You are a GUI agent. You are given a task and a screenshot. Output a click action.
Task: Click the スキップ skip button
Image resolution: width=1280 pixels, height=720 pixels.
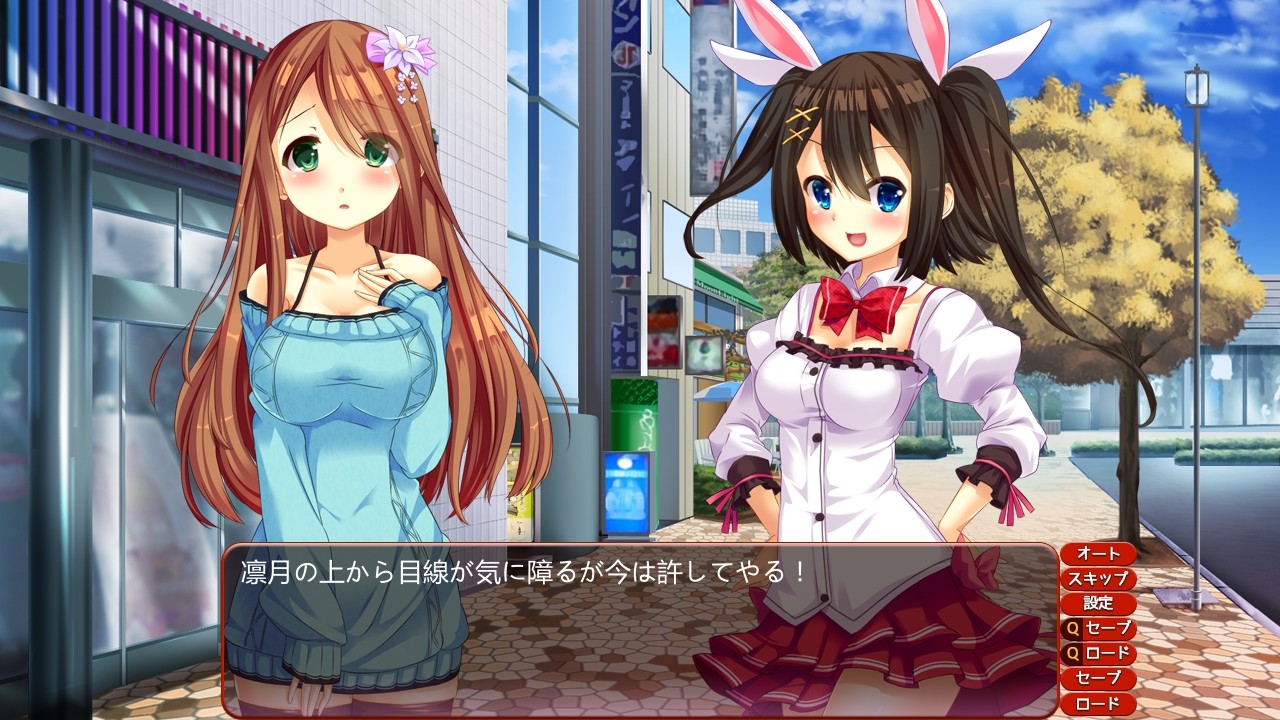point(1097,579)
